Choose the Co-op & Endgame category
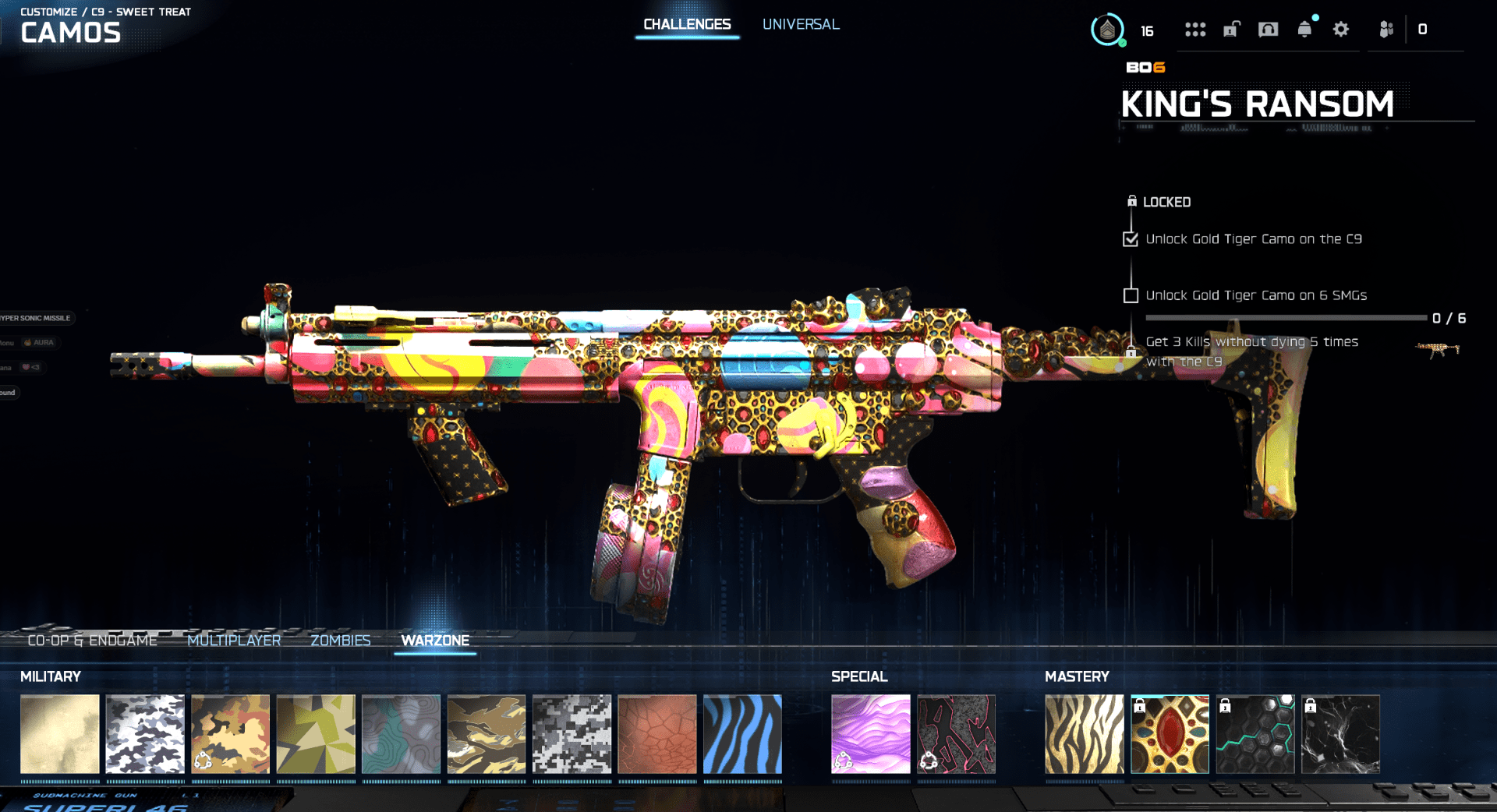 [x=92, y=641]
